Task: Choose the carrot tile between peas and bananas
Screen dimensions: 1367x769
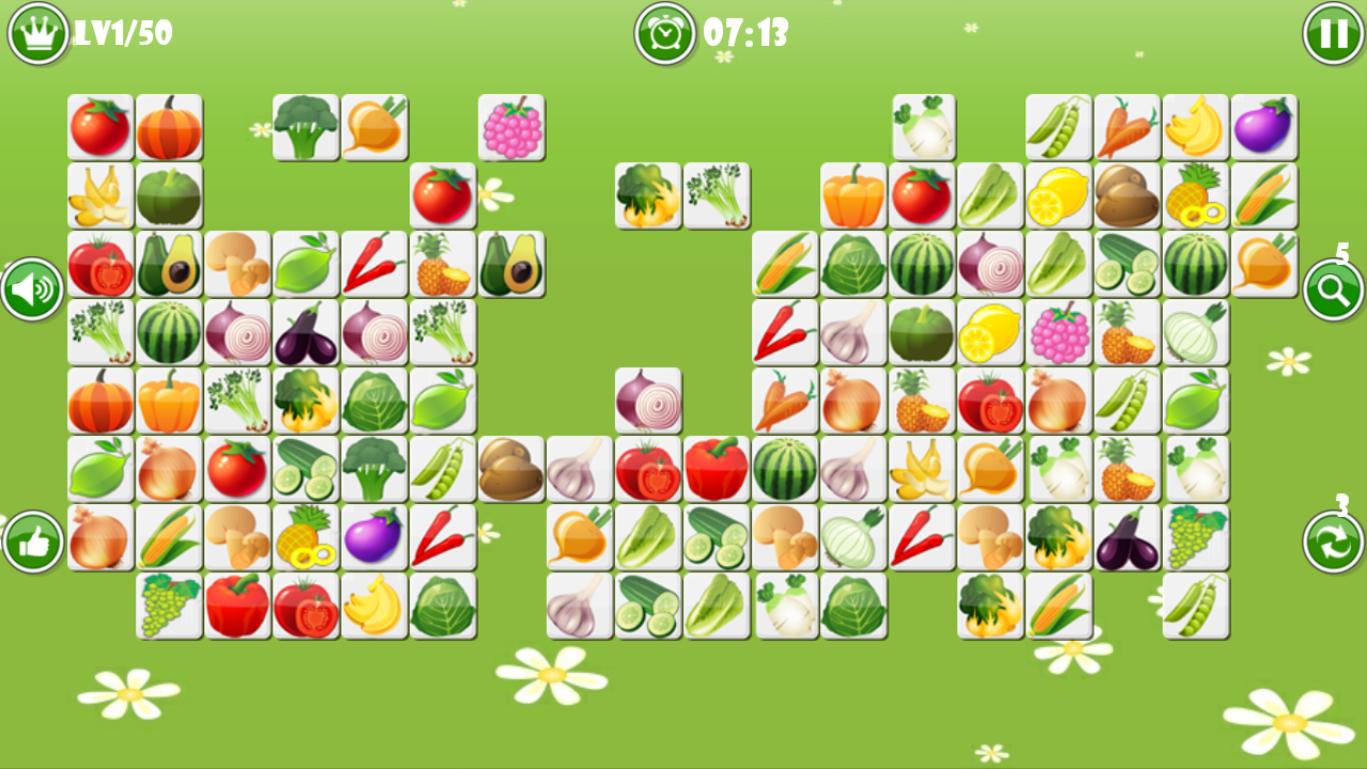Action: [1127, 128]
